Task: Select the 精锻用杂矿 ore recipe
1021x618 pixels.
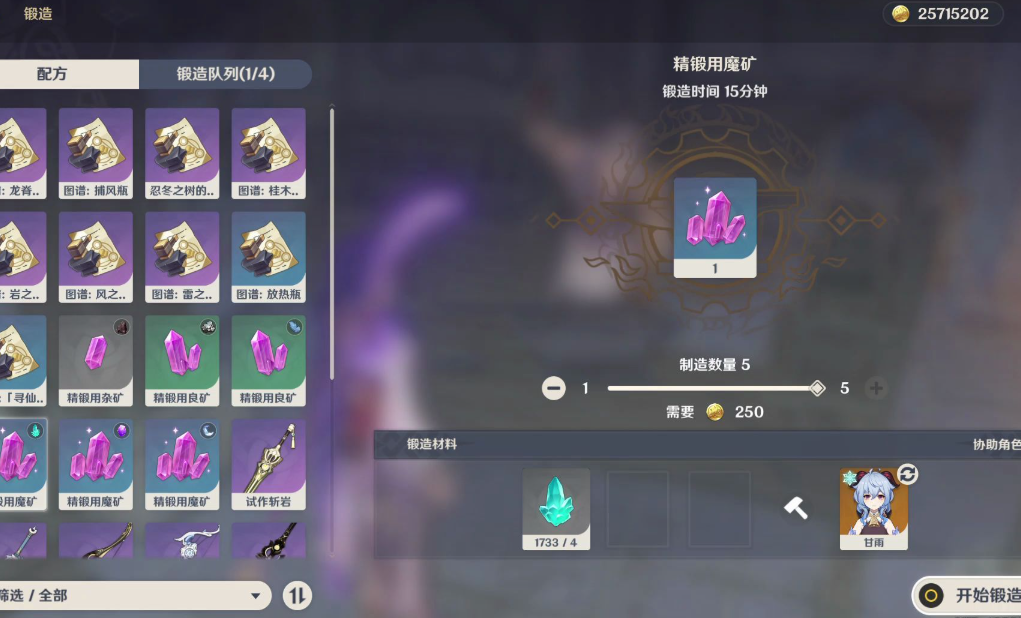Action: click(x=95, y=361)
